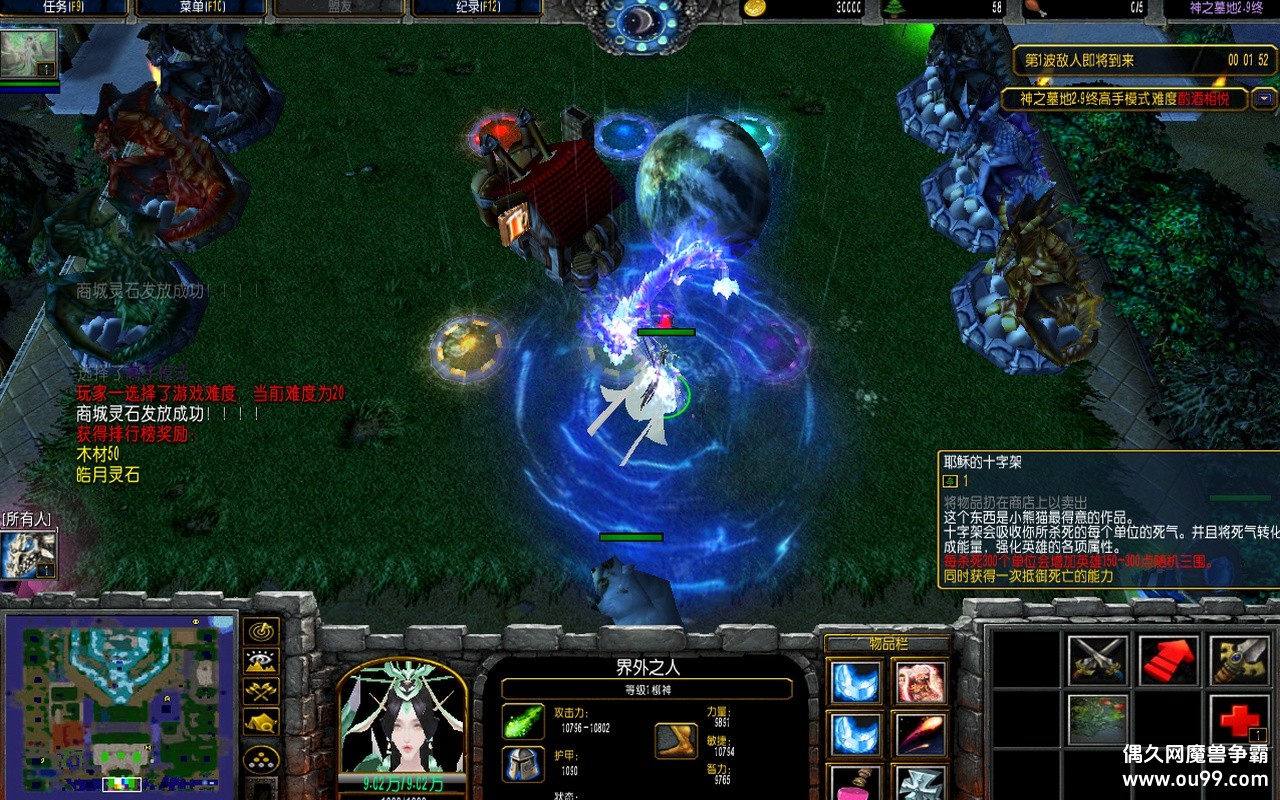Click the minimap
Screen dimensions: 1280x800
coord(119,703)
